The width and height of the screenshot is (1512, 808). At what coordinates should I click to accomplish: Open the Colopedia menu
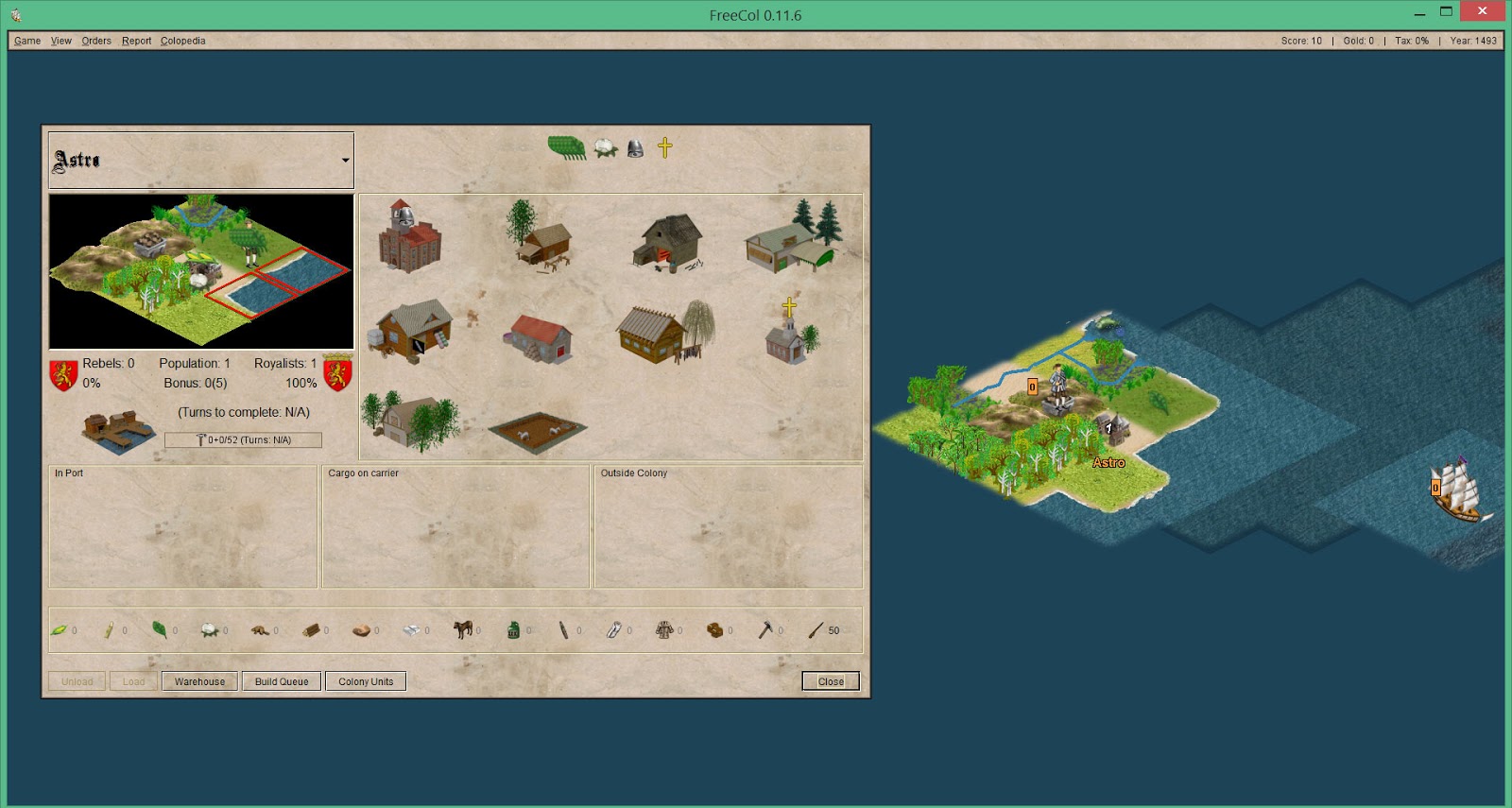click(x=182, y=41)
